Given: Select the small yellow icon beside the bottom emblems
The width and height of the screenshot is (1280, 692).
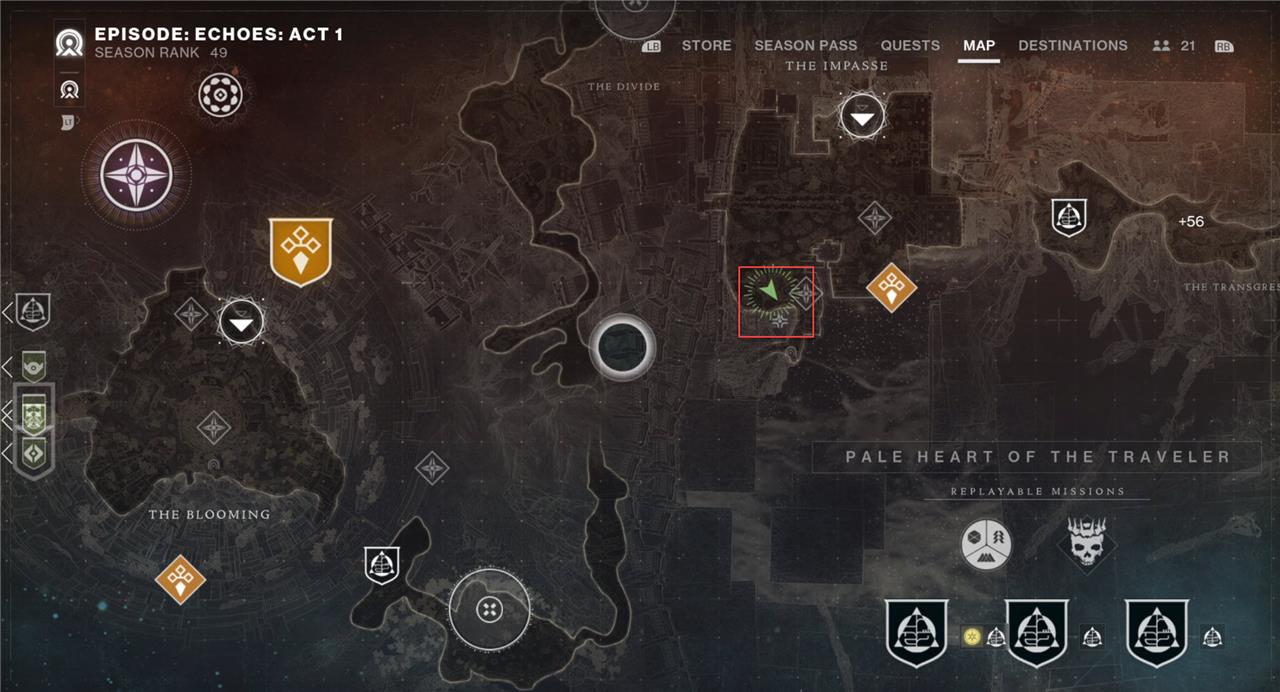Looking at the screenshot, I should point(971,636).
